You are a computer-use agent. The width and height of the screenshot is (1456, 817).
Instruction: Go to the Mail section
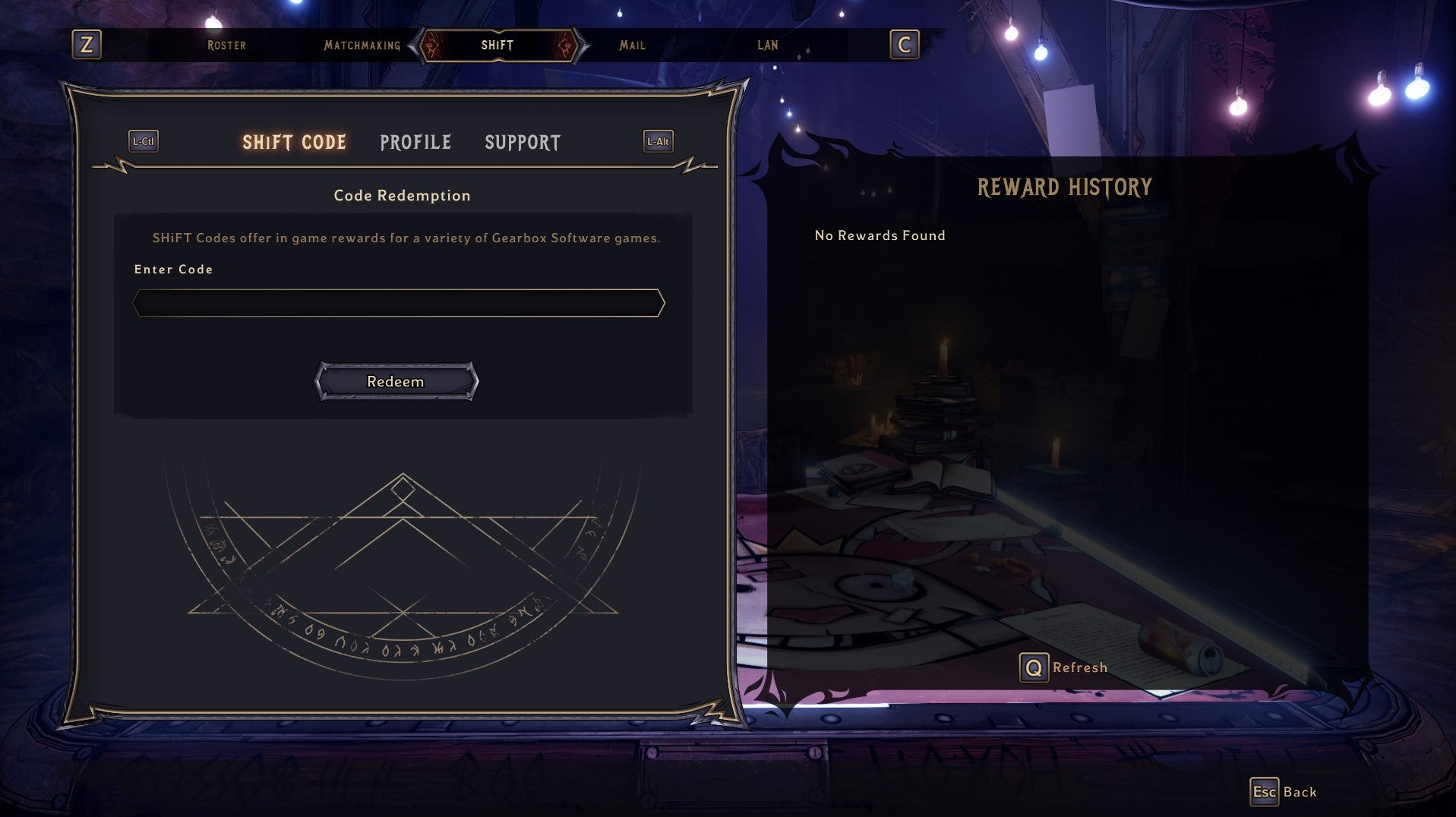pyautogui.click(x=632, y=46)
